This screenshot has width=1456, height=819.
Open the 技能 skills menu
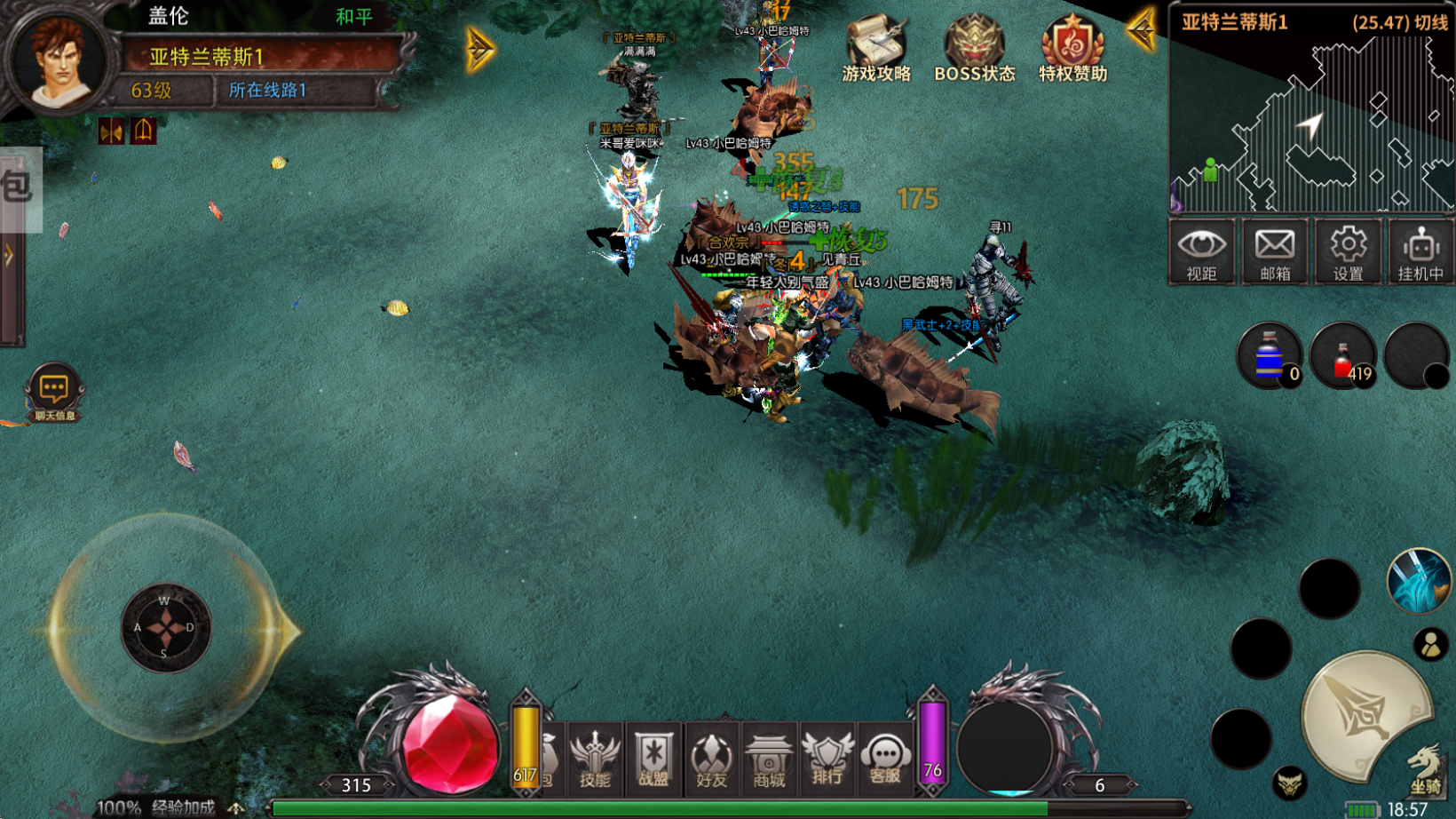[x=595, y=759]
